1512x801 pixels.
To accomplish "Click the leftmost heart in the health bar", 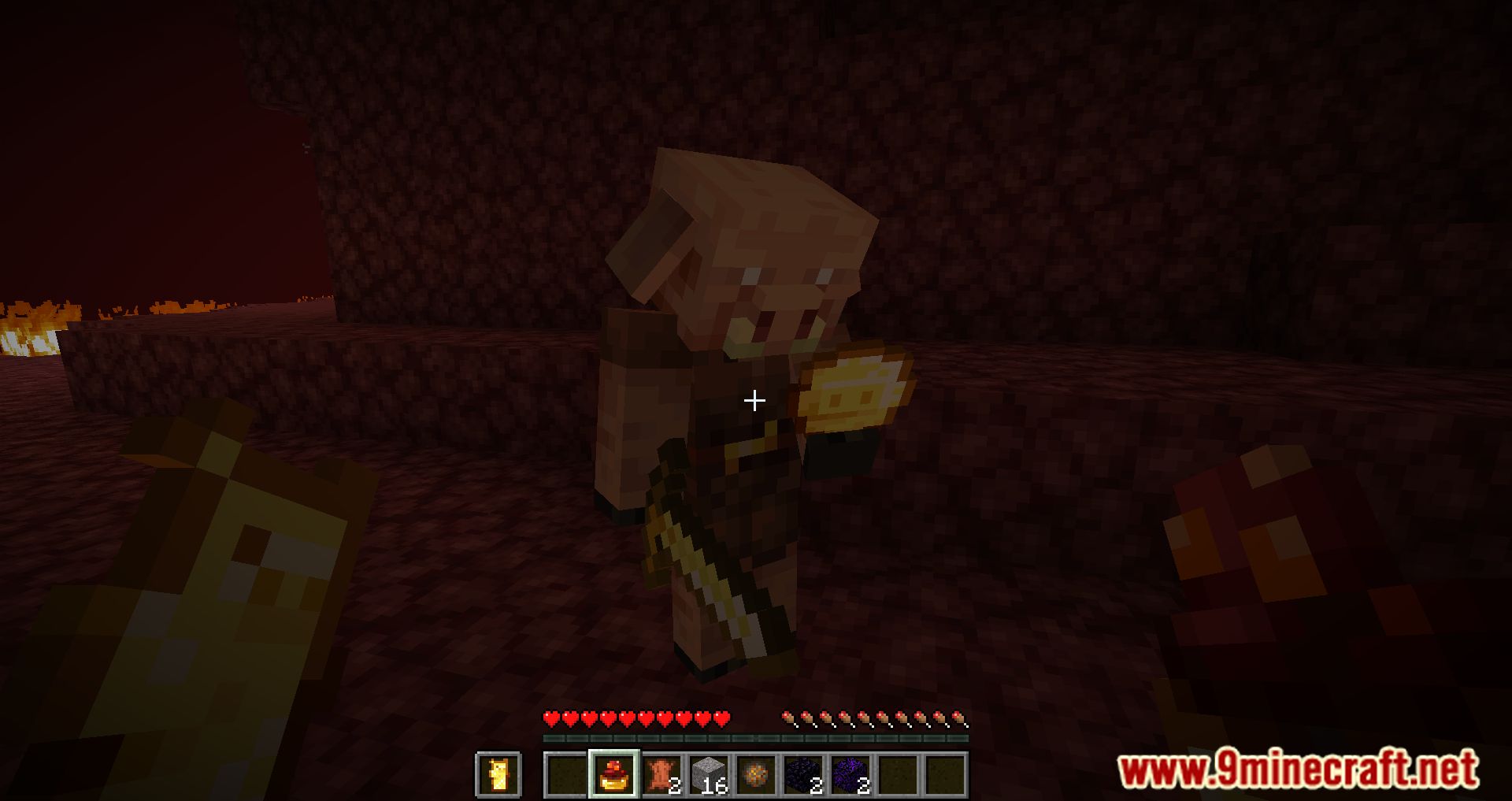I will [550, 719].
